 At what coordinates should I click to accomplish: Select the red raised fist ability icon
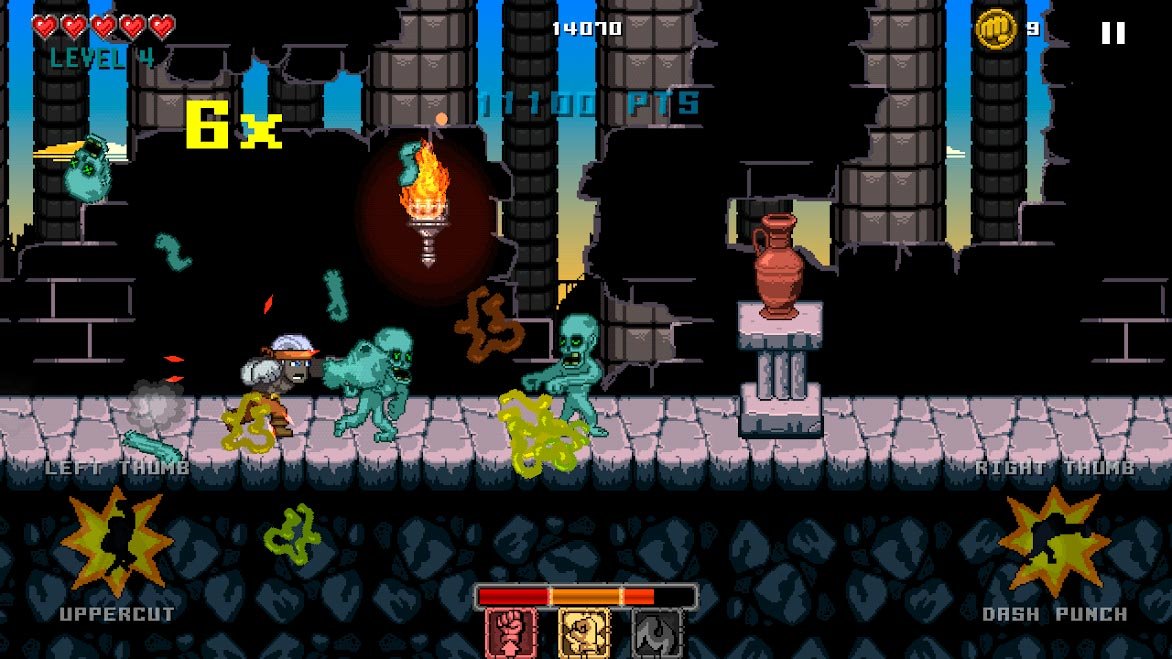[x=511, y=633]
